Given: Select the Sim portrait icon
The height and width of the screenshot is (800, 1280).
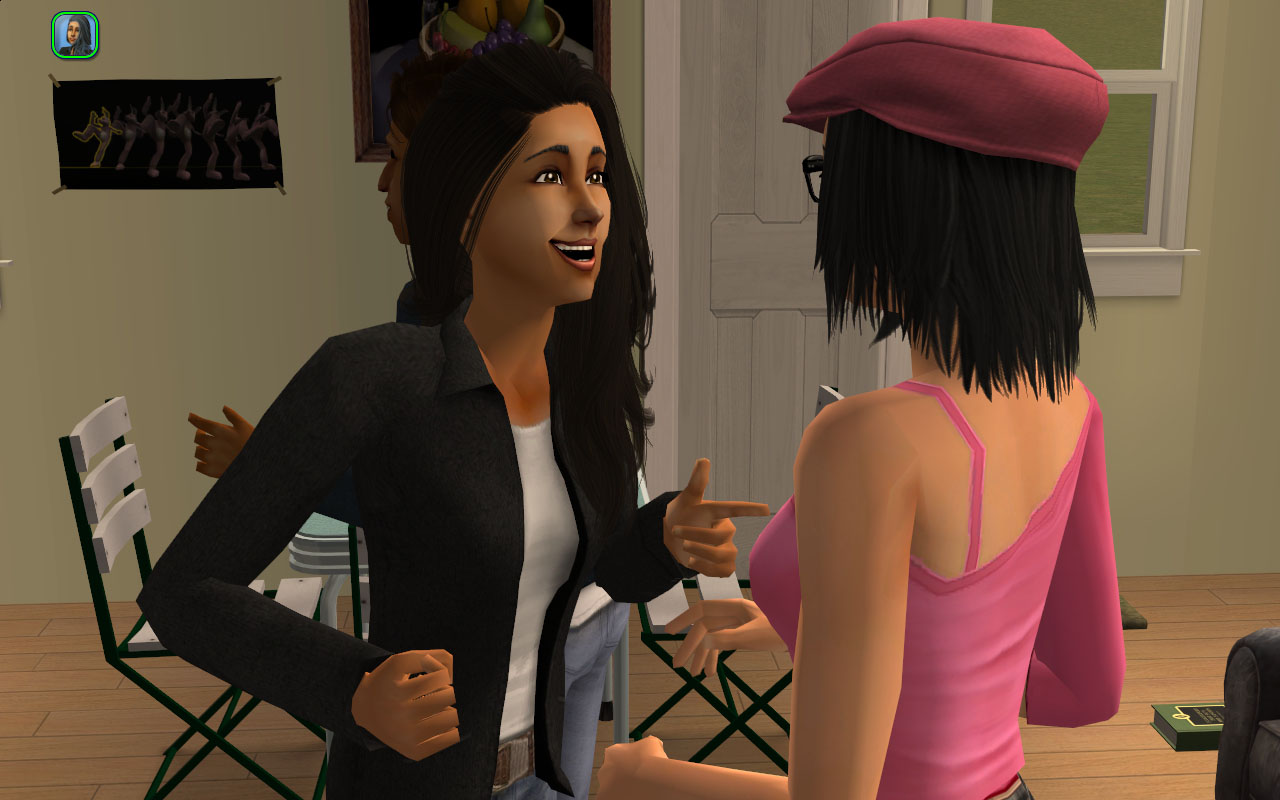Looking at the screenshot, I should point(74,35).
